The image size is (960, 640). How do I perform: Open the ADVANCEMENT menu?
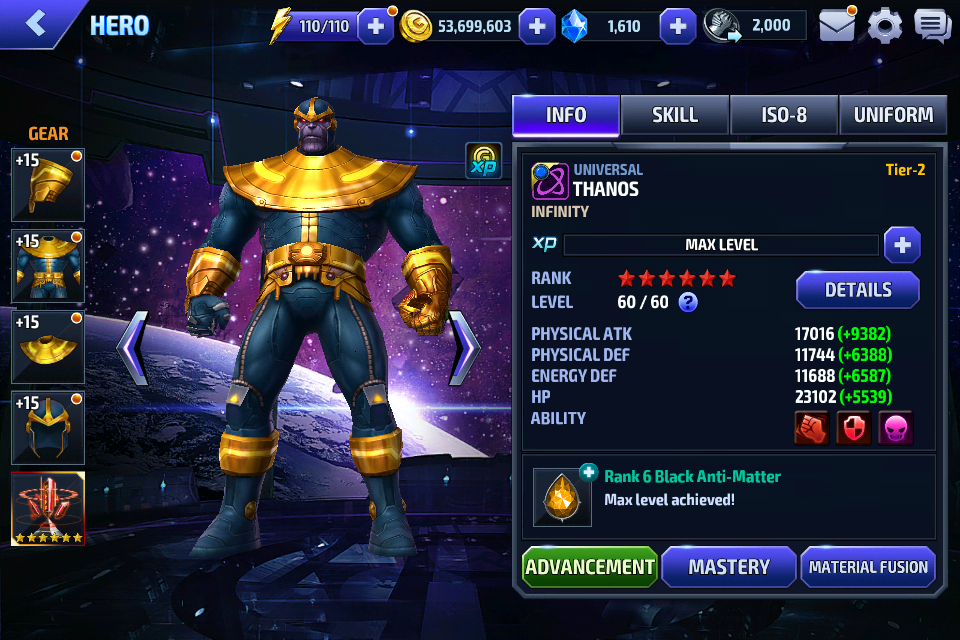click(590, 567)
